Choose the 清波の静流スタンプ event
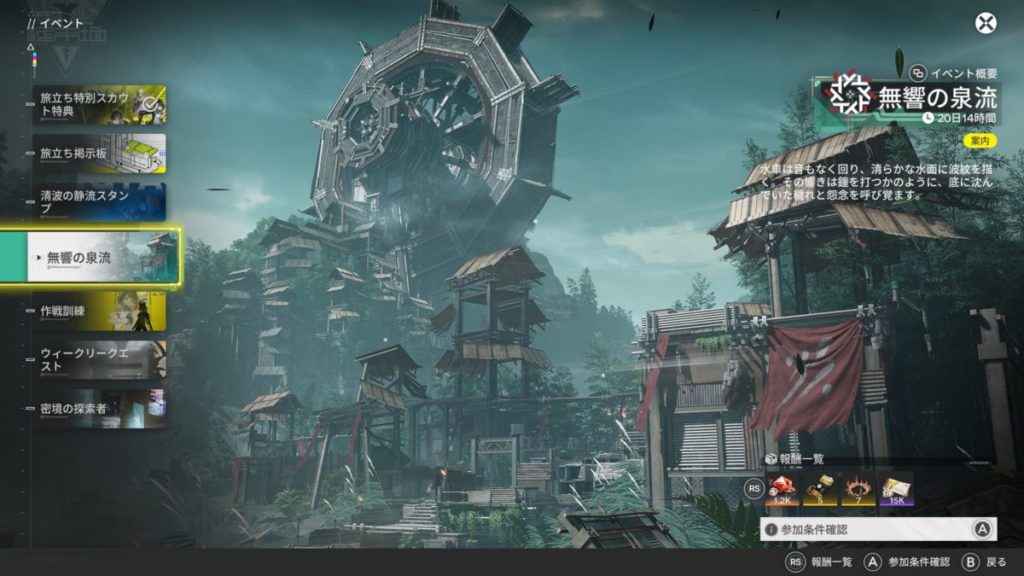Image resolution: width=1024 pixels, height=576 pixels. pos(99,201)
